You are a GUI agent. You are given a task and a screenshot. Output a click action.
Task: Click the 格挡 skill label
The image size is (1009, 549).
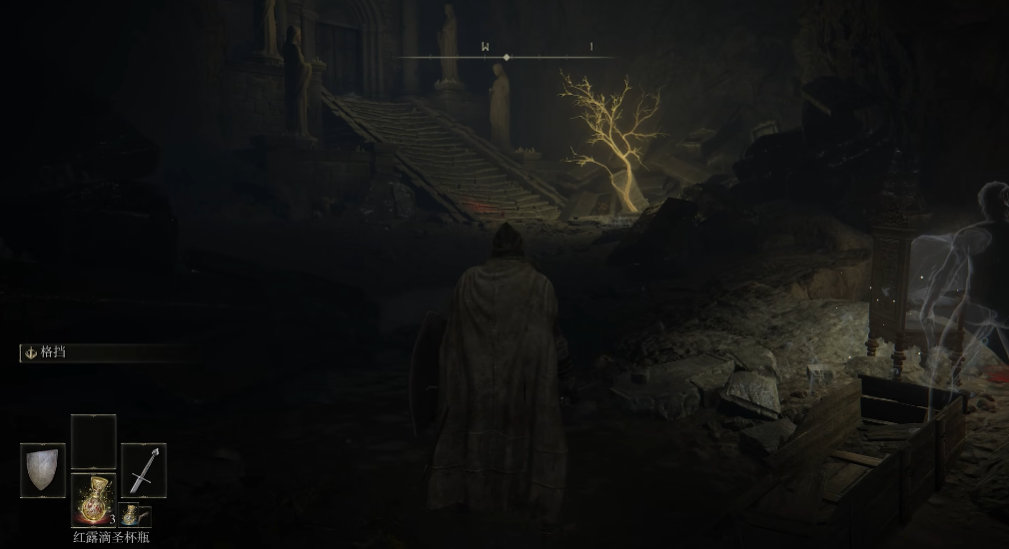53,353
